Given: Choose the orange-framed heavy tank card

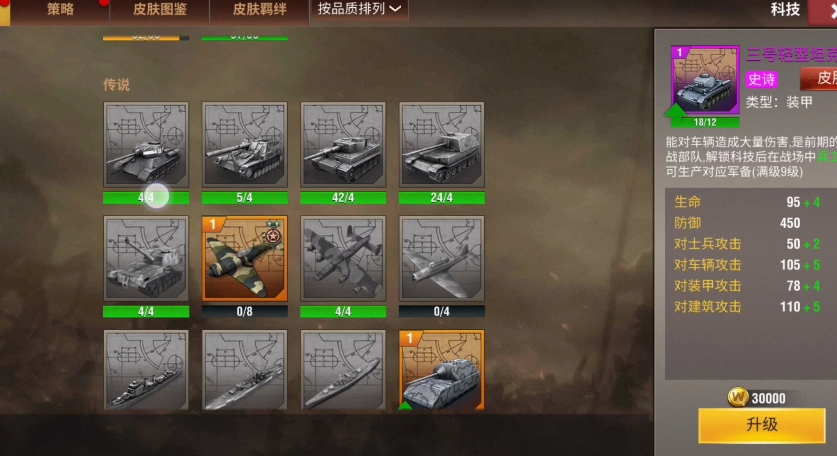Looking at the screenshot, I should [x=442, y=370].
